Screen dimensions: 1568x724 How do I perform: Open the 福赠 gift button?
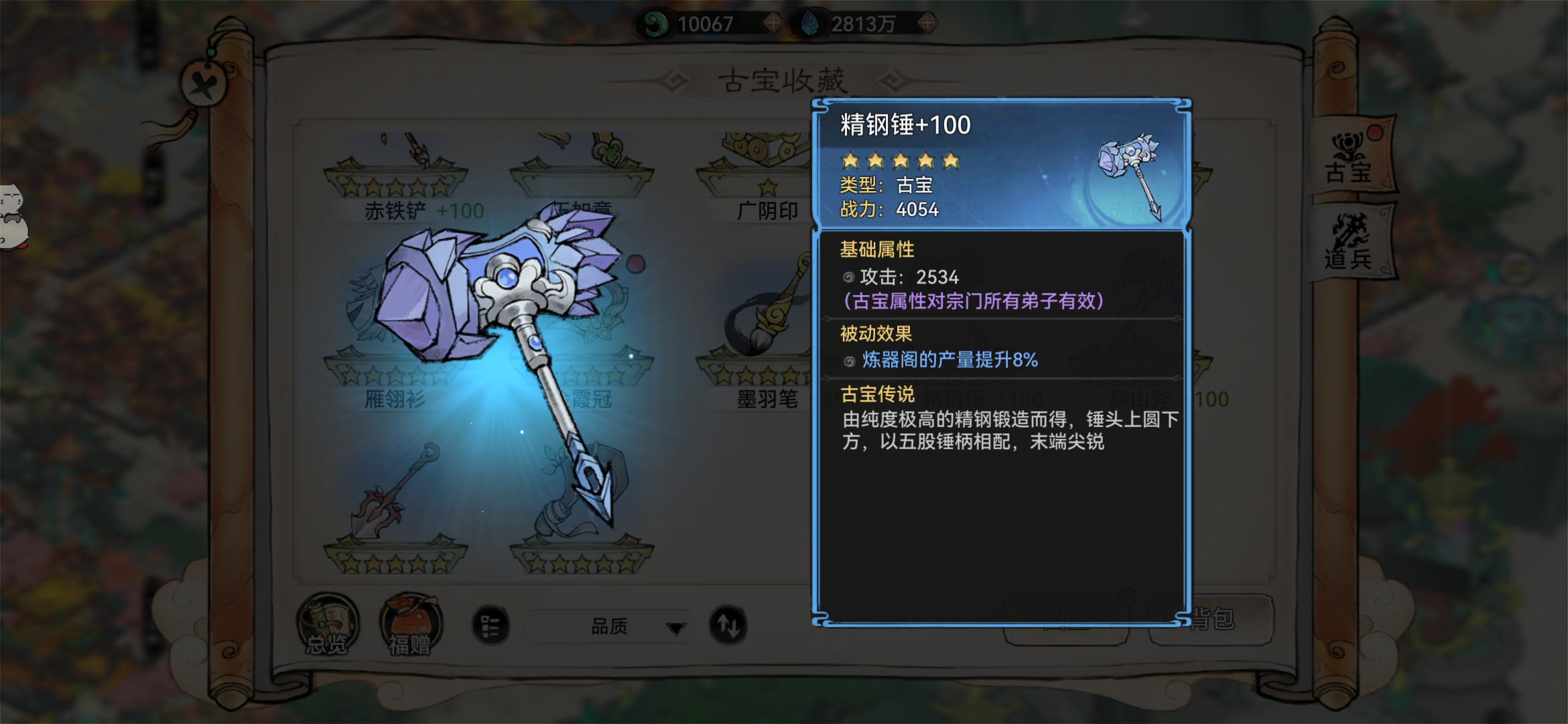410,624
